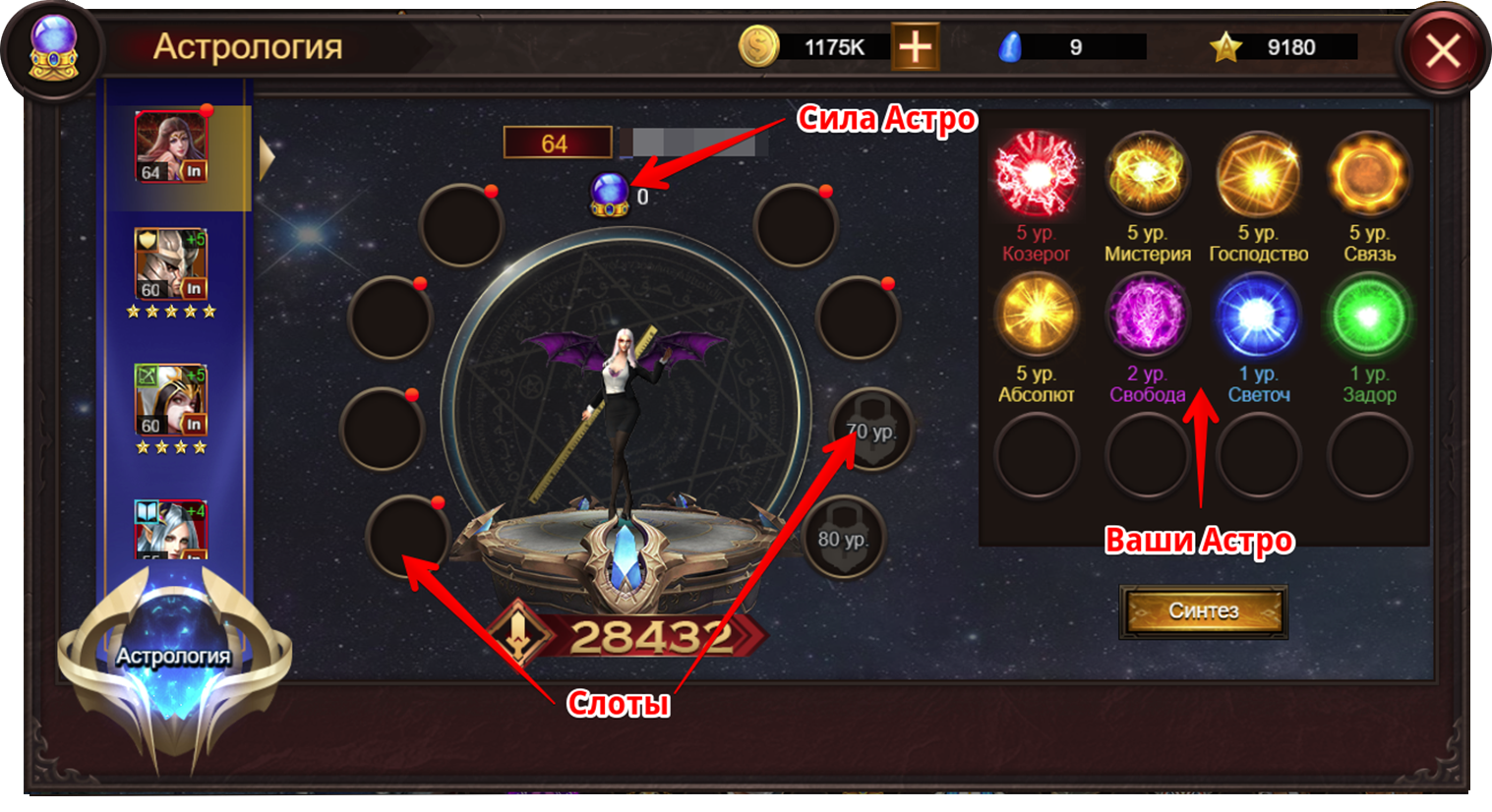The width and height of the screenshot is (1492, 812).
Task: Select the level 64 hero portrait
Action: [x=171, y=146]
